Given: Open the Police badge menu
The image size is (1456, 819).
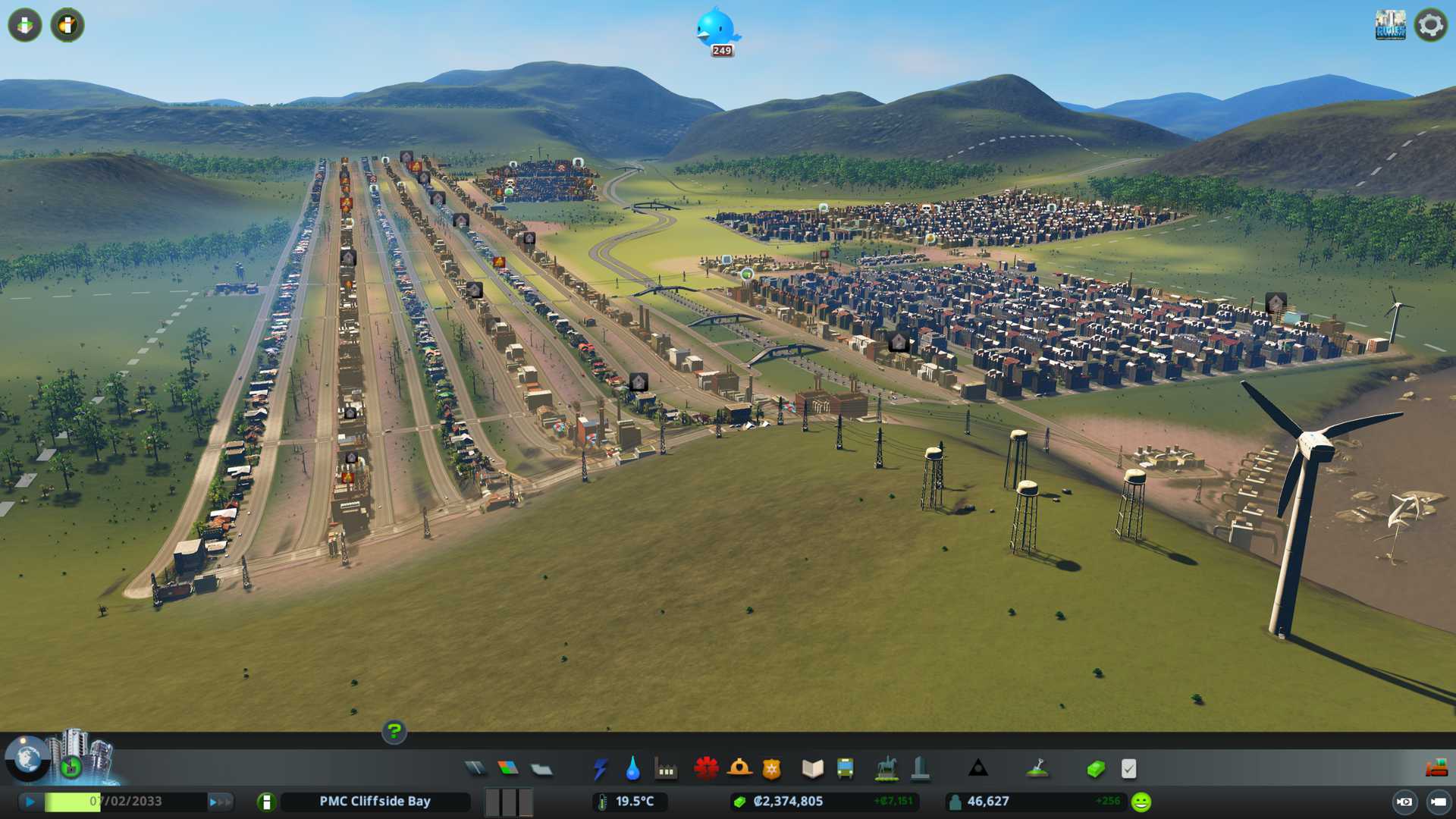Looking at the screenshot, I should coord(772,769).
